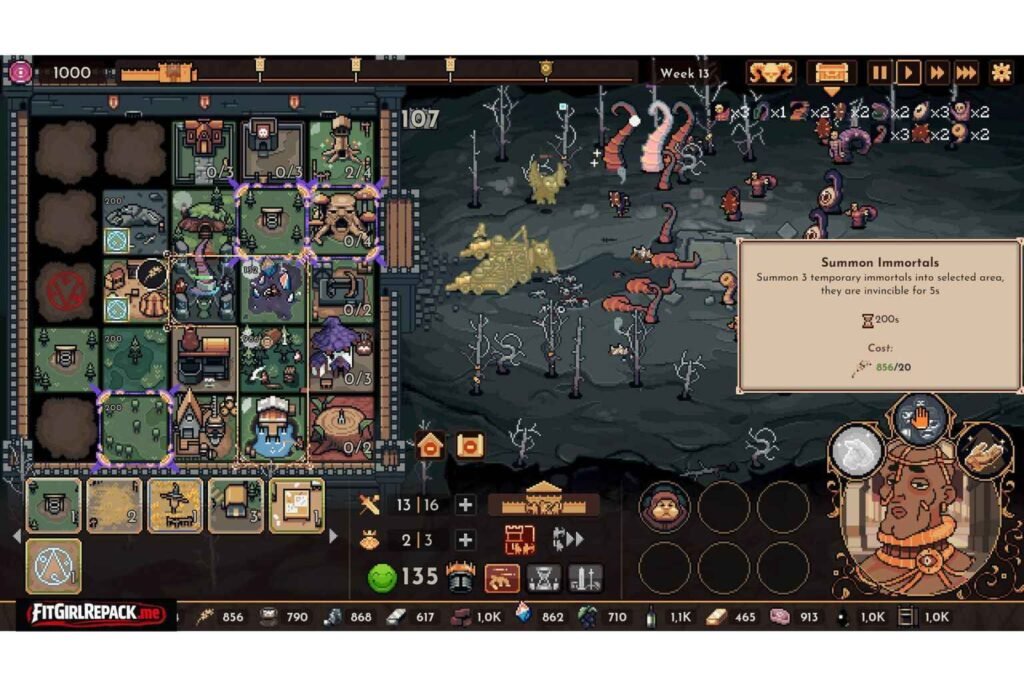This screenshot has width=1024, height=683.
Task: Add a soldier with the sword plus button
Action: click(465, 505)
